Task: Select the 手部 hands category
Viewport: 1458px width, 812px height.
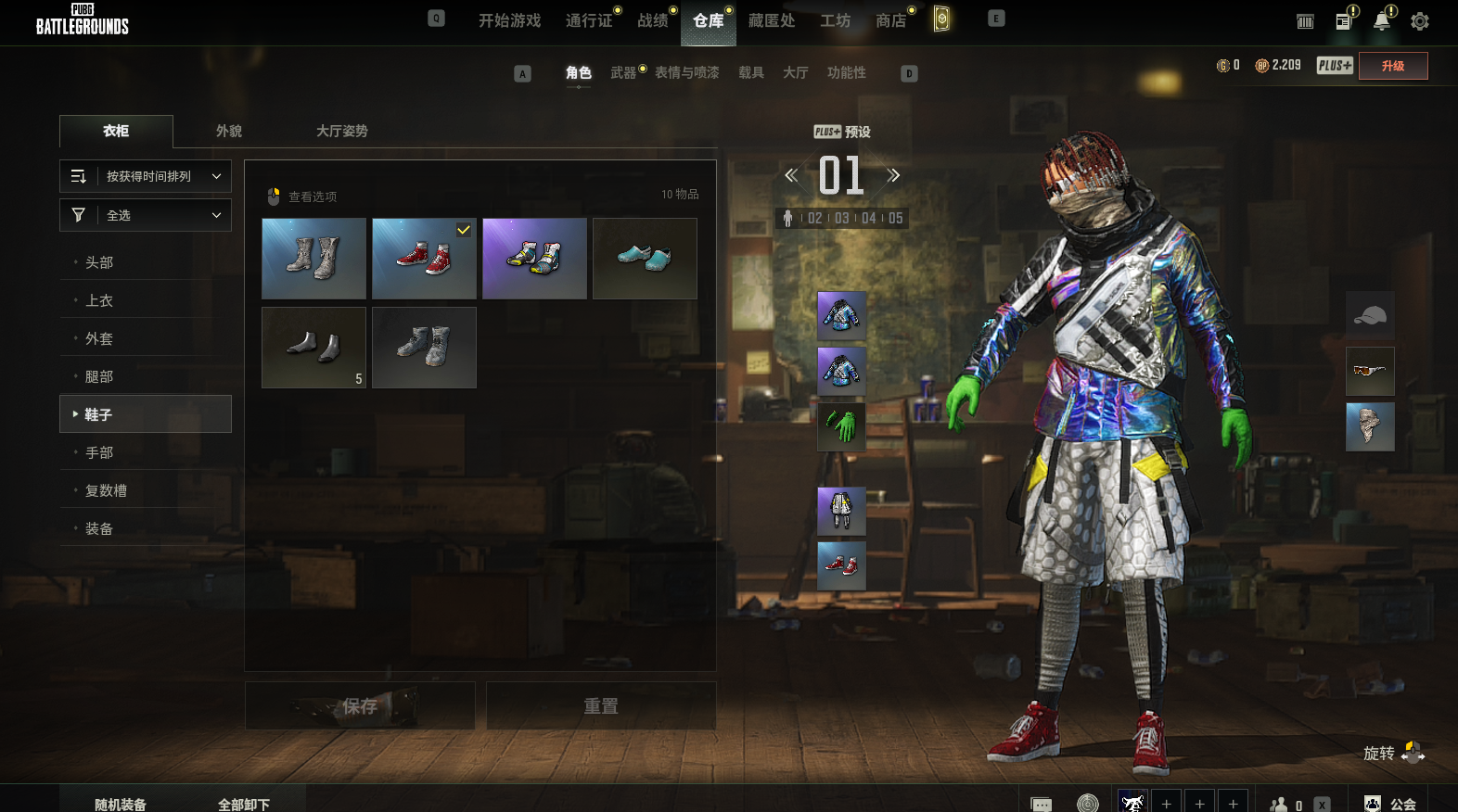Action: [99, 452]
